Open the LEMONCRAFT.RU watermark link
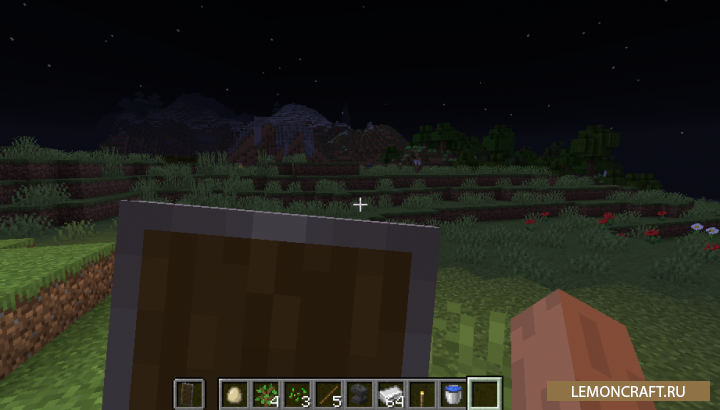The image size is (720, 410). pyautogui.click(x=631, y=390)
